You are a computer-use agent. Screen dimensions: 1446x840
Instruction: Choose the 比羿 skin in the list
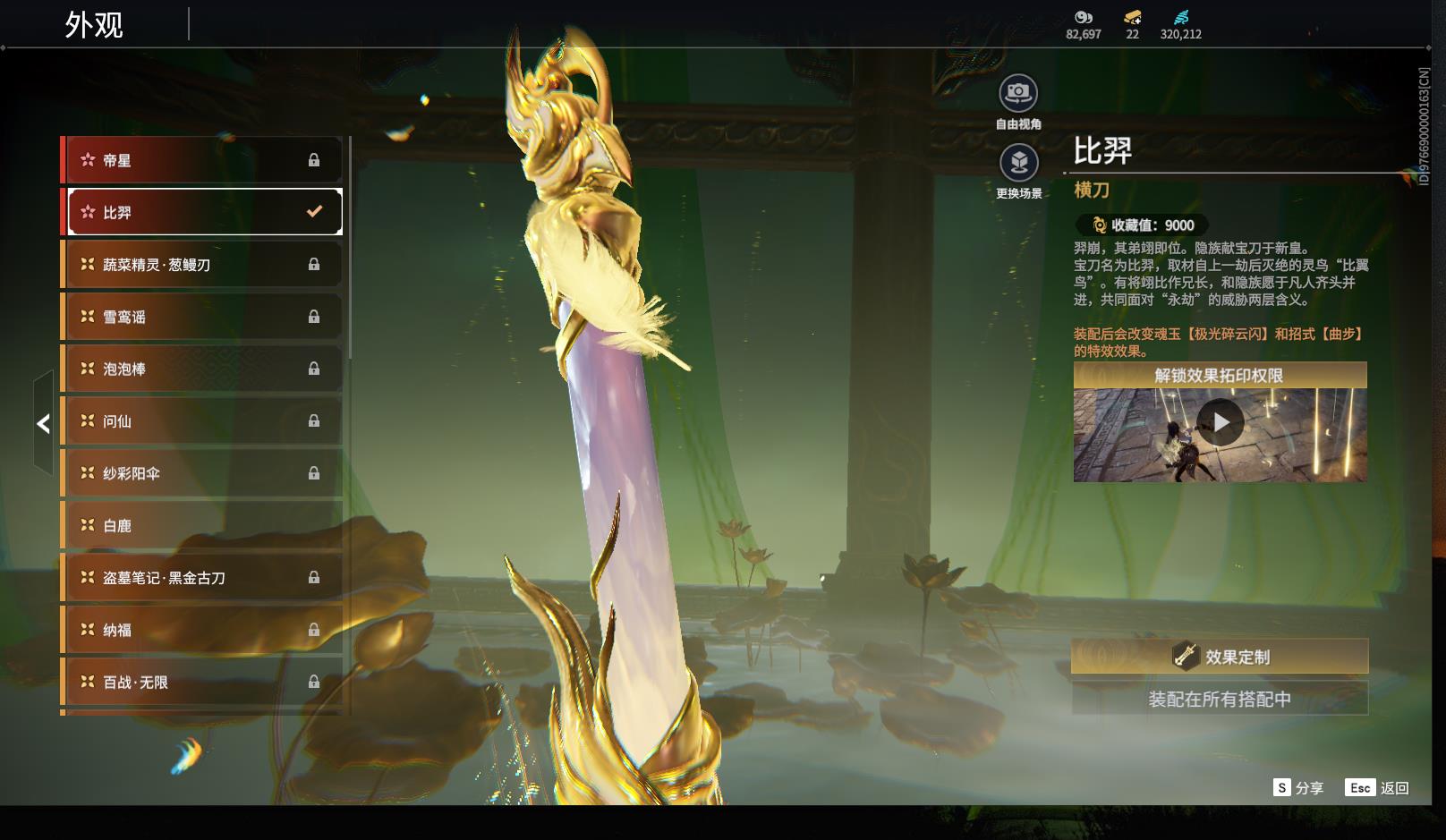pyautogui.click(x=204, y=212)
